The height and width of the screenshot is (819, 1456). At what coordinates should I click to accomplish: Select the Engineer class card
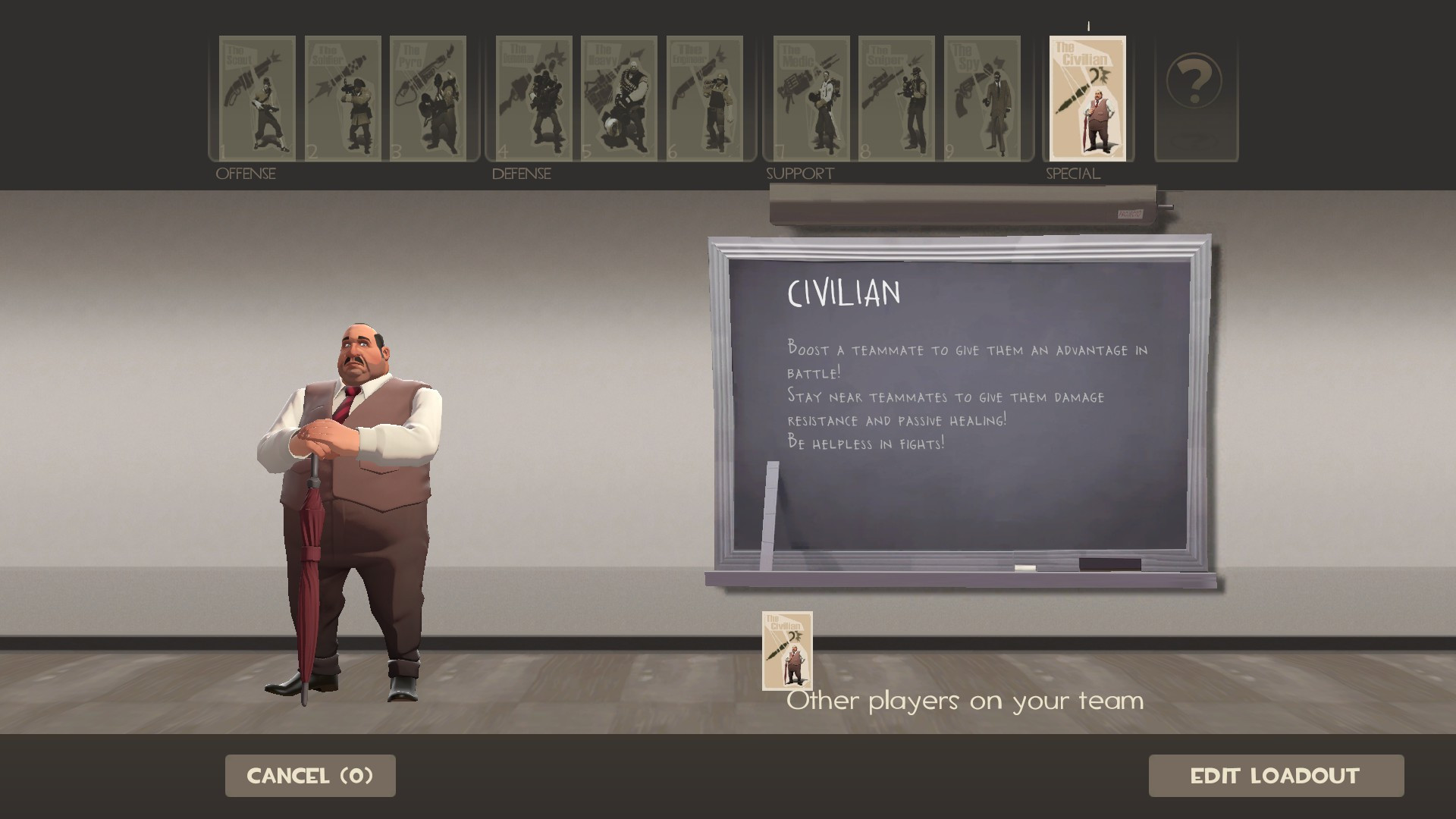[x=706, y=99]
